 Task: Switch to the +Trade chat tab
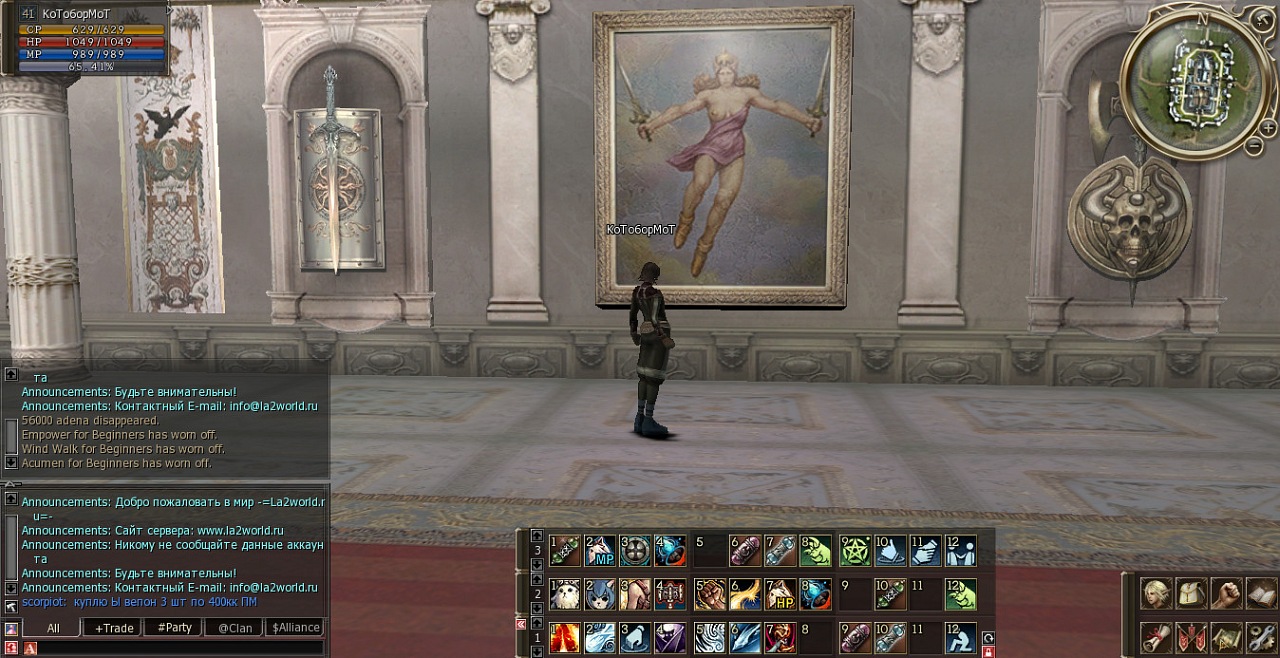click(x=113, y=628)
